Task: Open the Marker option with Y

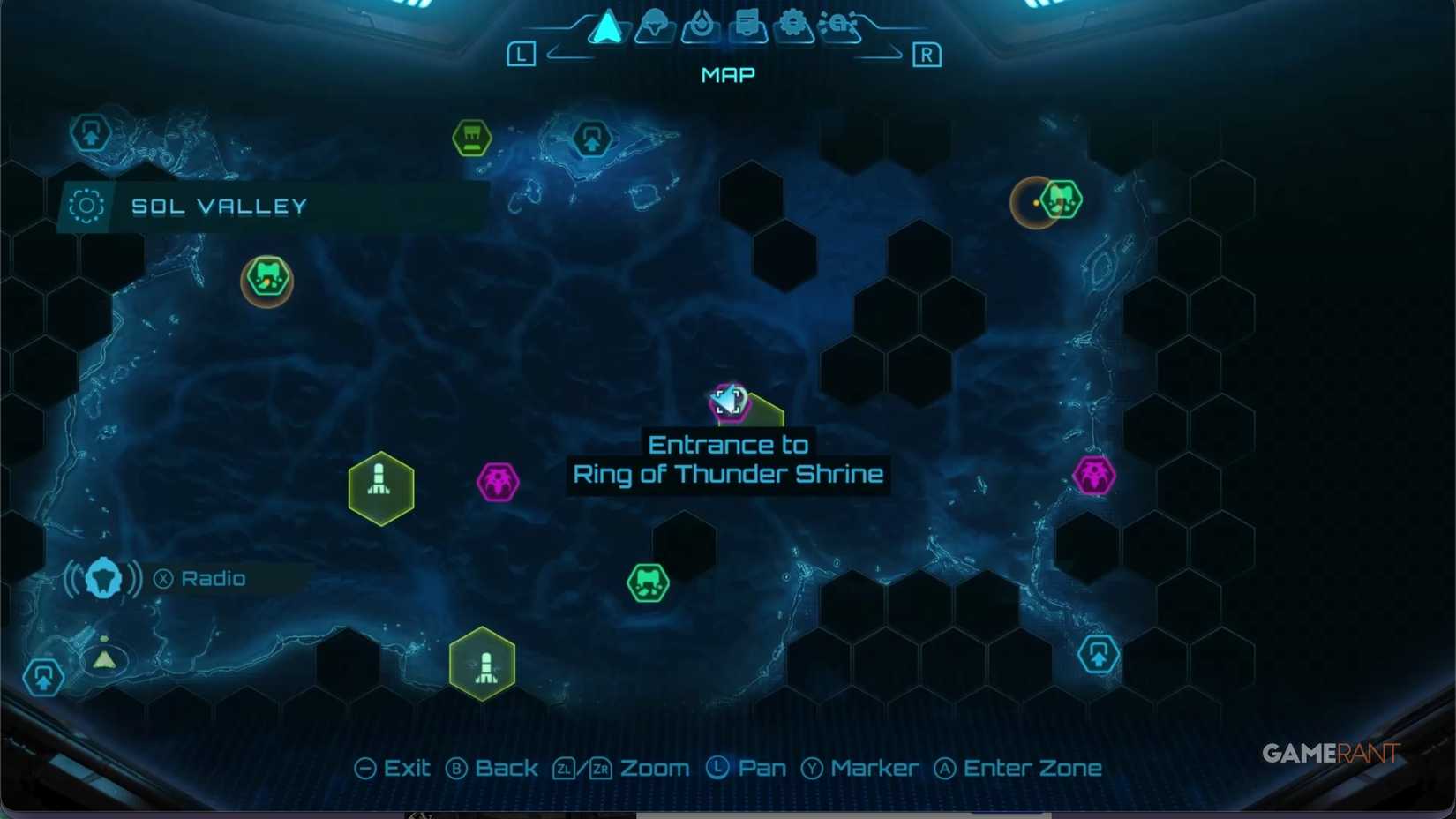Action: (x=860, y=767)
